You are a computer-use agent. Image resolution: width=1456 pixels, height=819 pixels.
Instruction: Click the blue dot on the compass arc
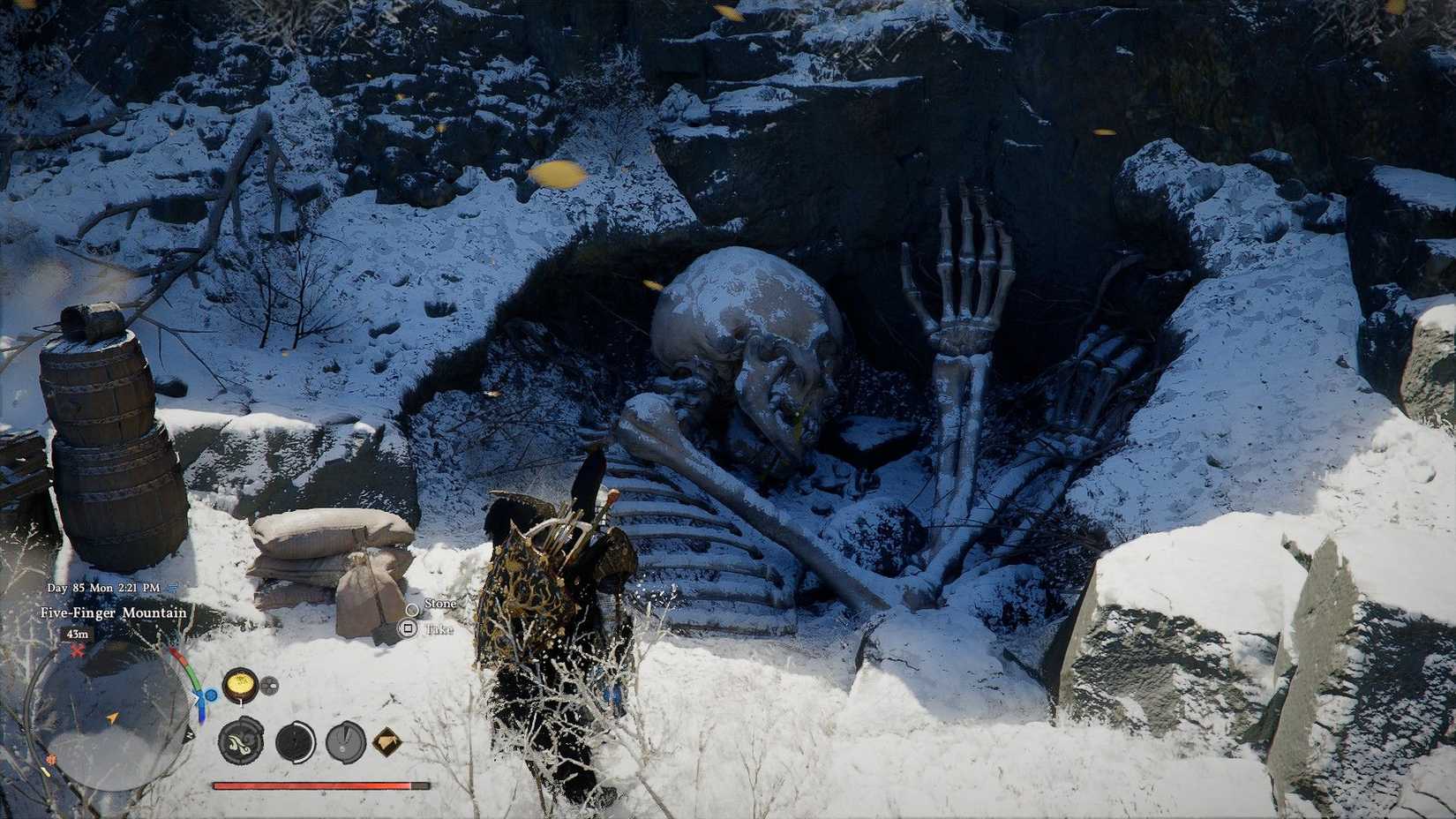(x=211, y=694)
